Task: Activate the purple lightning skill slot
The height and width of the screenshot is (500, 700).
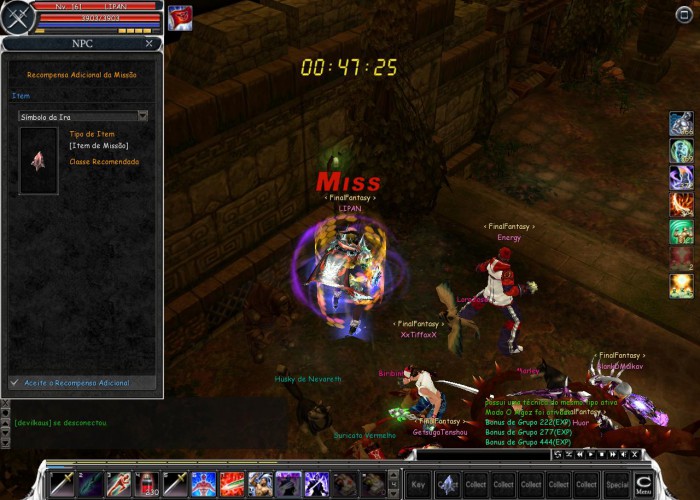Action: pos(317,484)
